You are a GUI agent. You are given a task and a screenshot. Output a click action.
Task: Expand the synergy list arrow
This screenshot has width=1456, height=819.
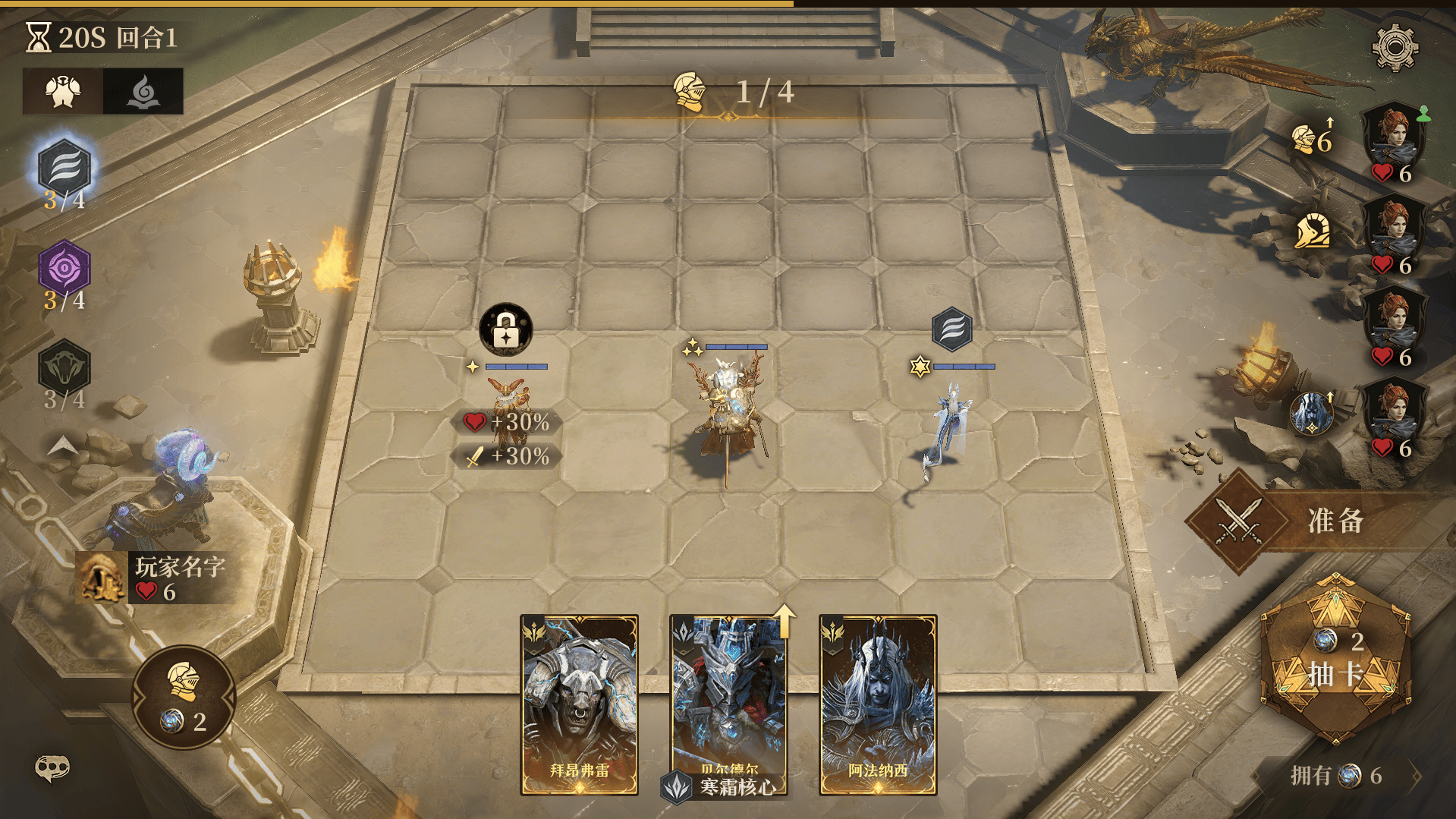tap(63, 446)
